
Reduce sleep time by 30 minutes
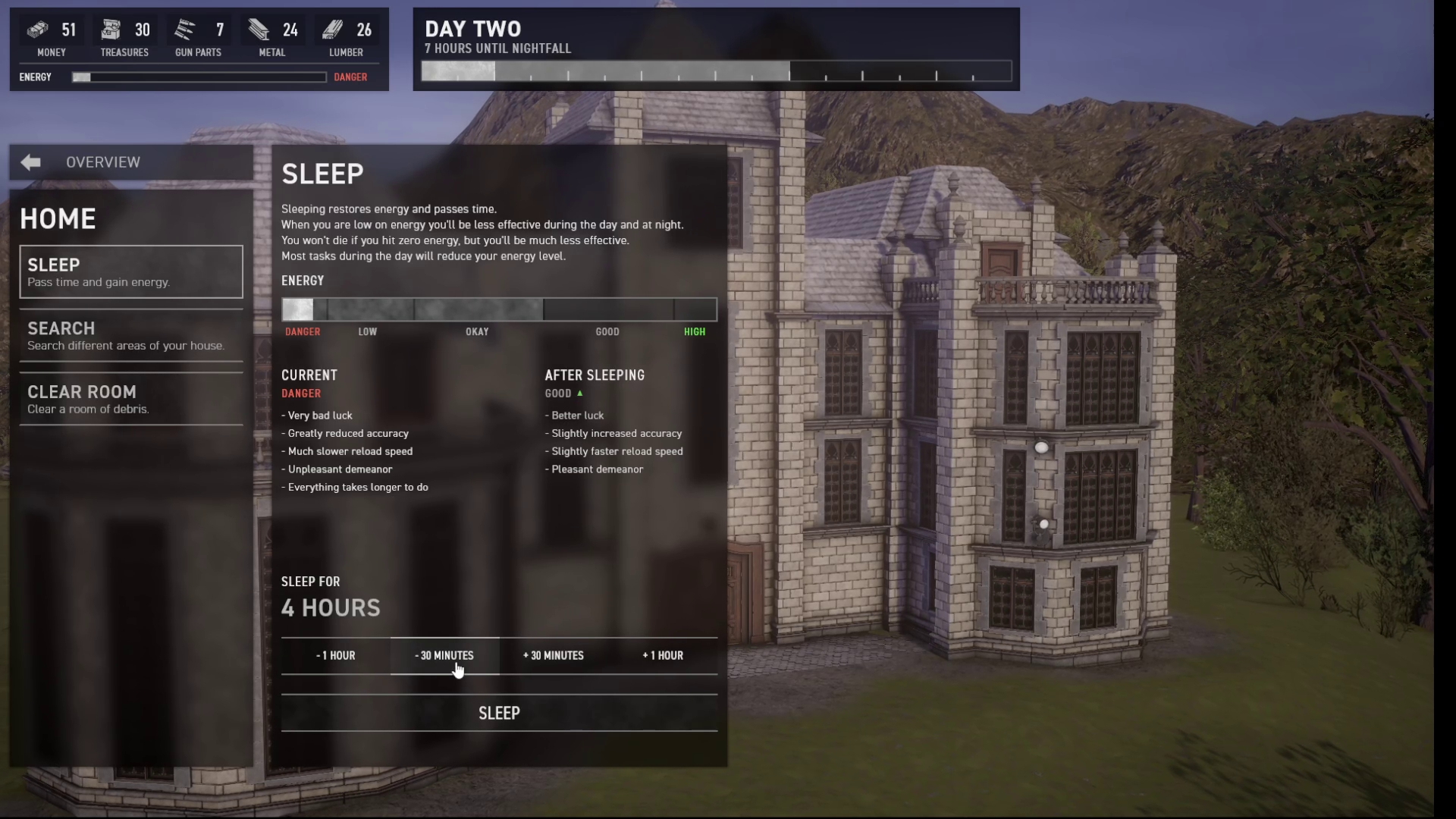444,656
